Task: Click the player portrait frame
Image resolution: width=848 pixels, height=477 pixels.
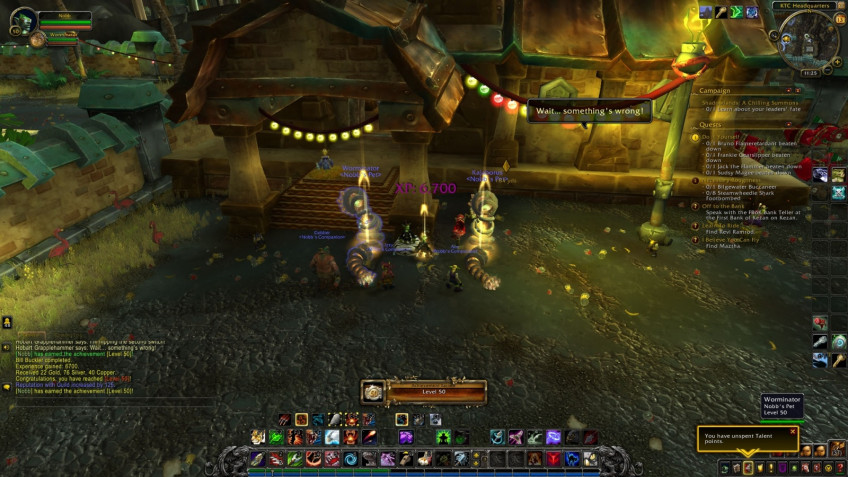Action: point(24,19)
